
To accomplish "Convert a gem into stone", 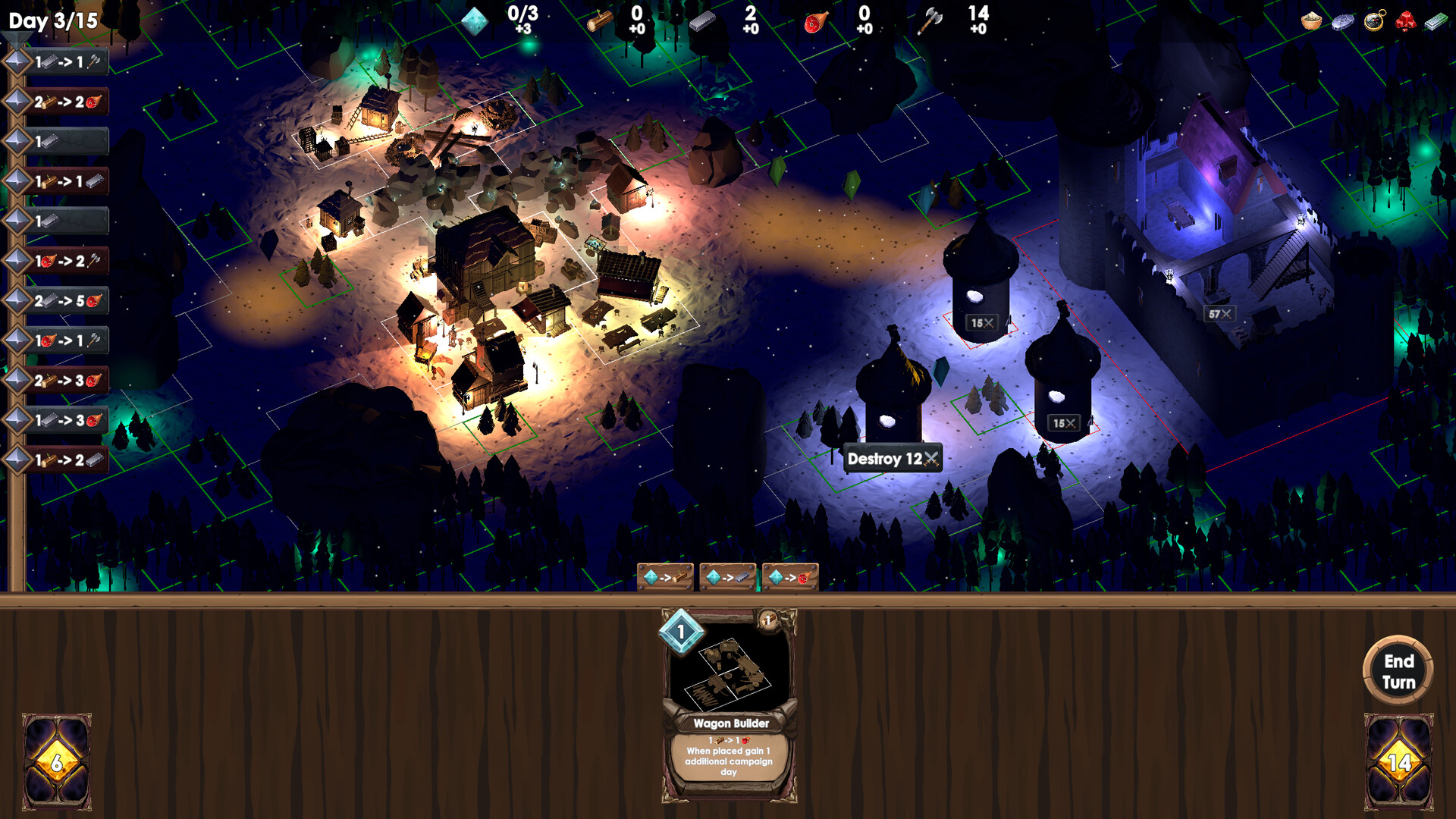I will [727, 578].
